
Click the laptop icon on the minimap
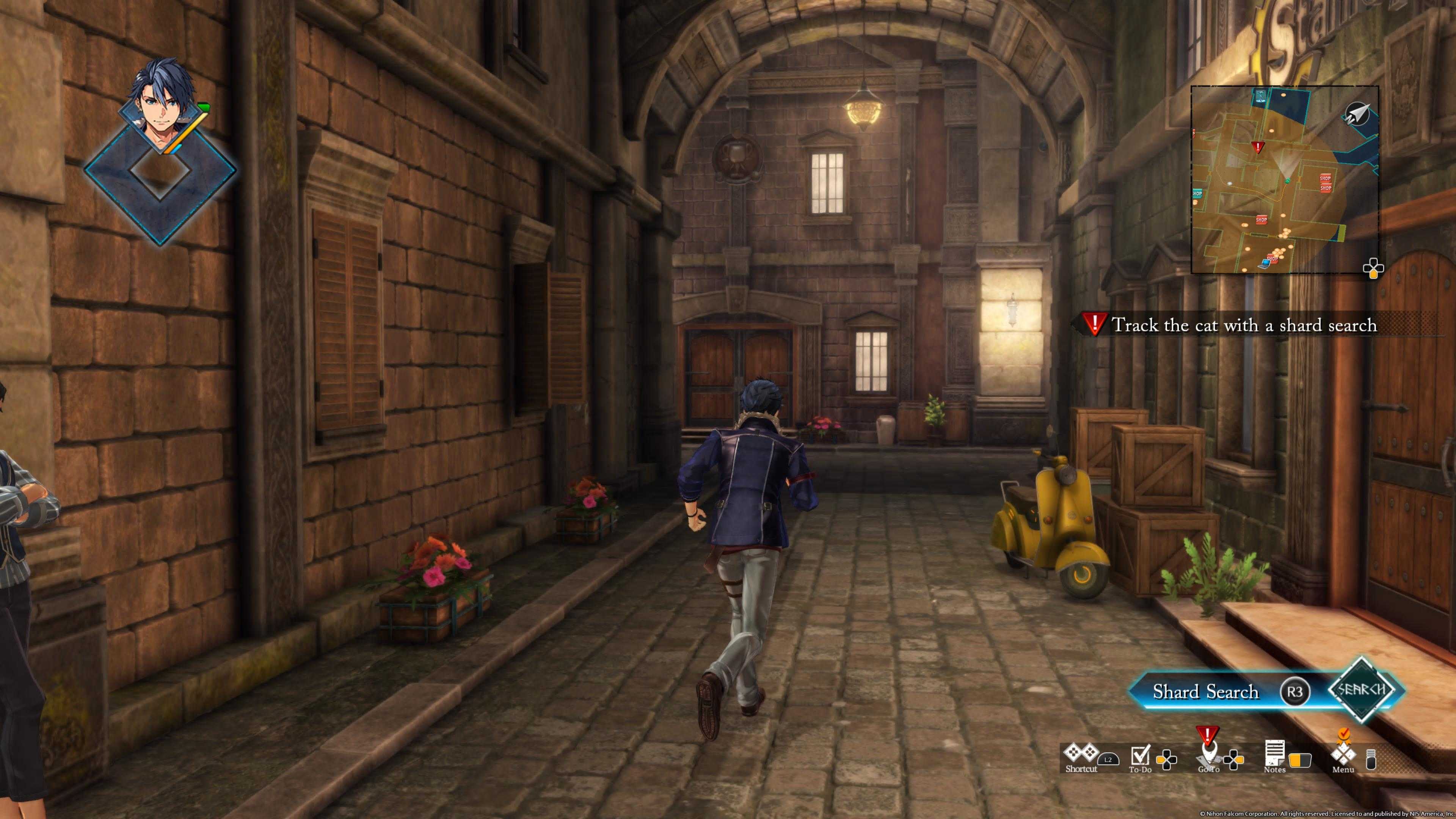tap(1263, 264)
